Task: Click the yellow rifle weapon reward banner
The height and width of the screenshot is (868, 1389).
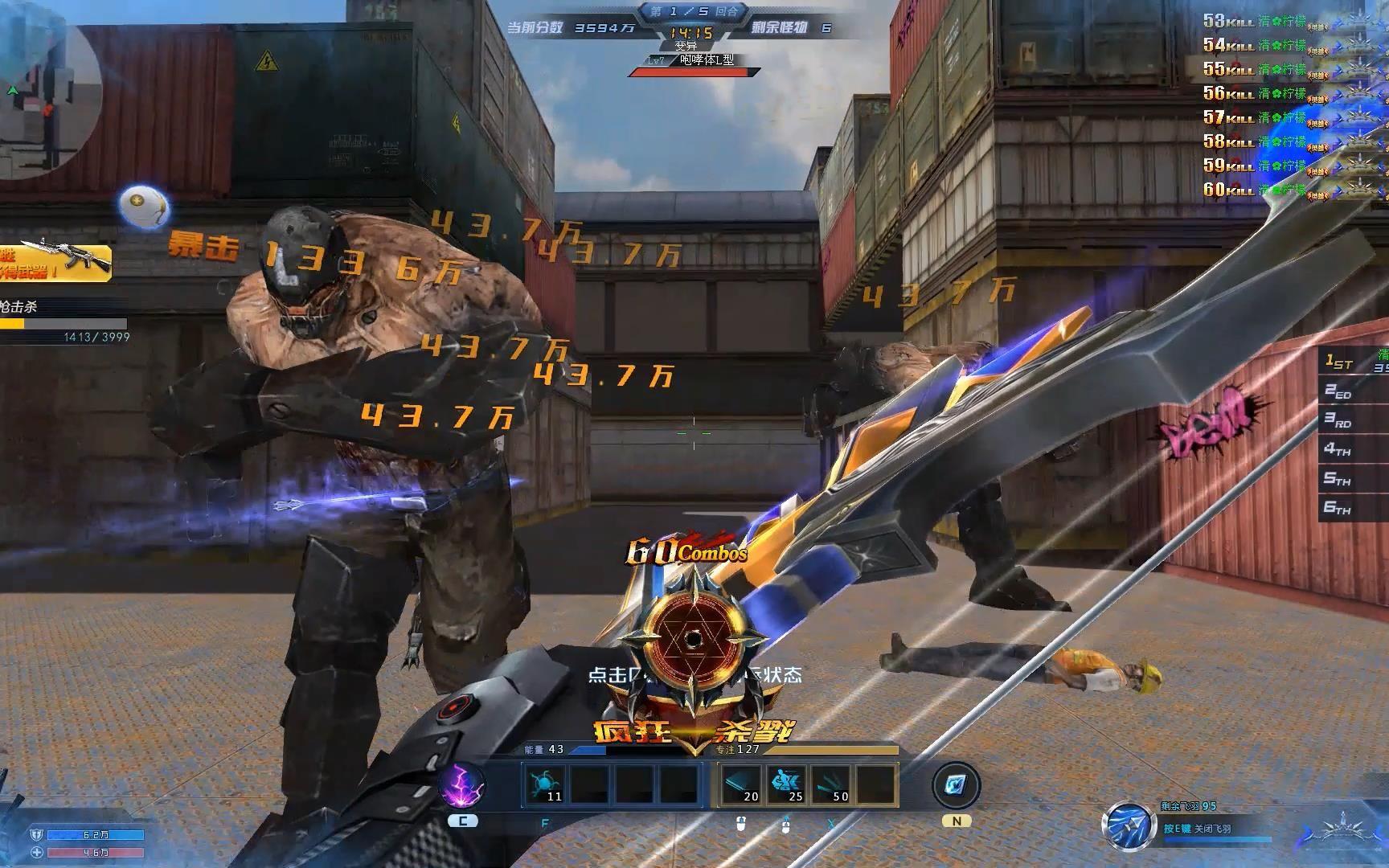Action: pos(55,262)
